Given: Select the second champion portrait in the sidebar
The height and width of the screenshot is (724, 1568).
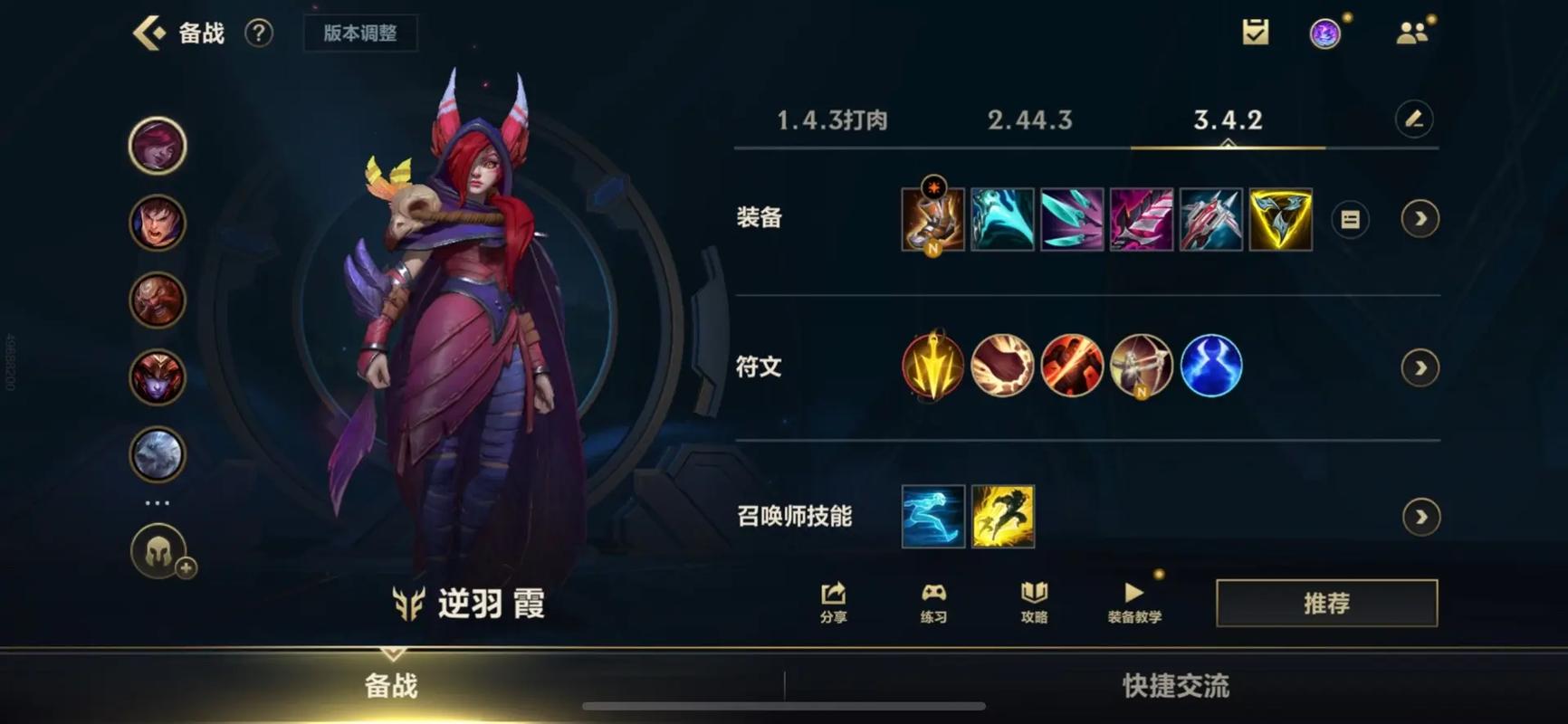Looking at the screenshot, I should tap(157, 223).
